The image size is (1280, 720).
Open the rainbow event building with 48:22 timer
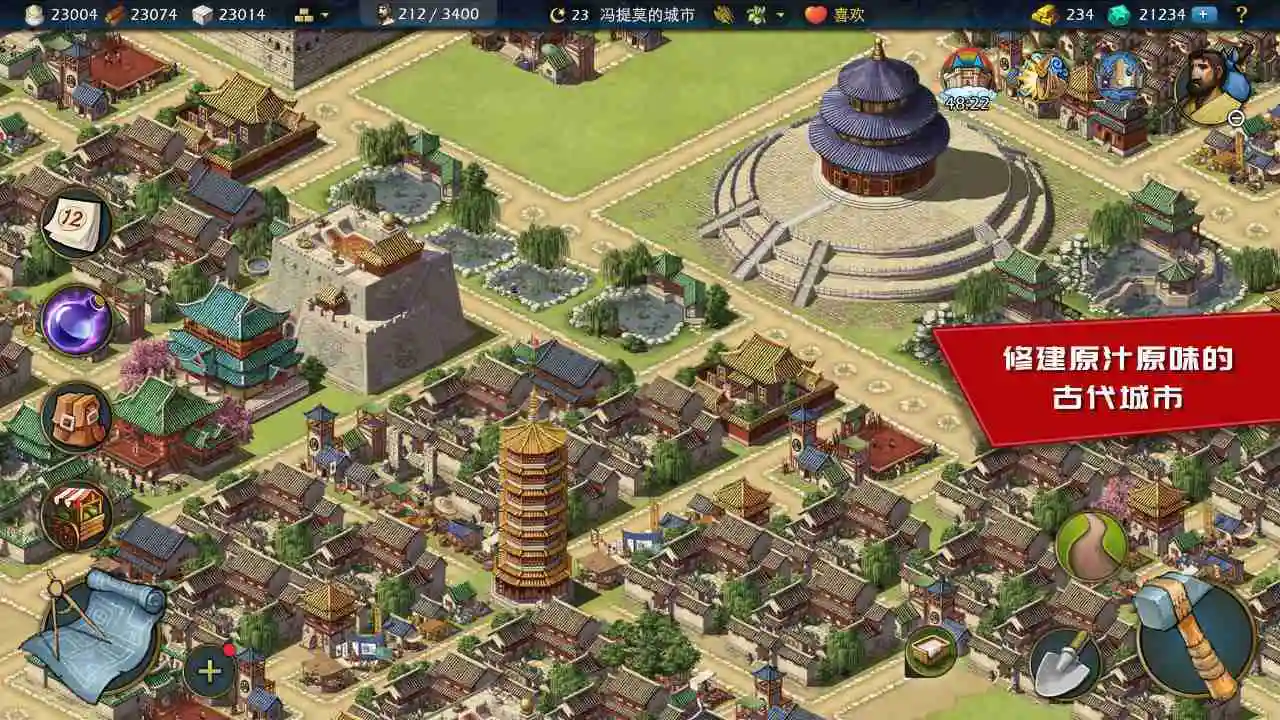(x=965, y=72)
